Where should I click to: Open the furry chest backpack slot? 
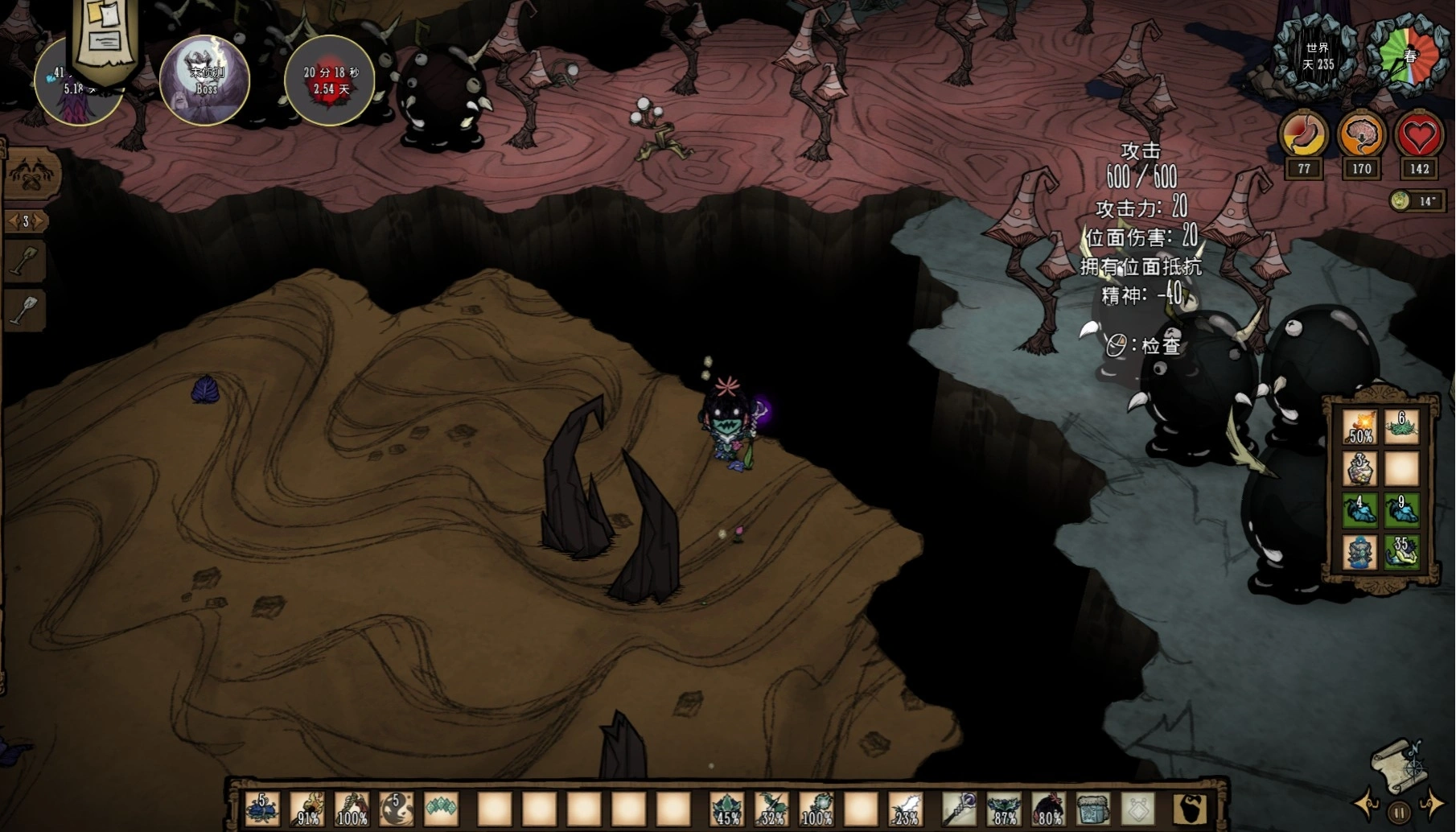tap(1092, 808)
